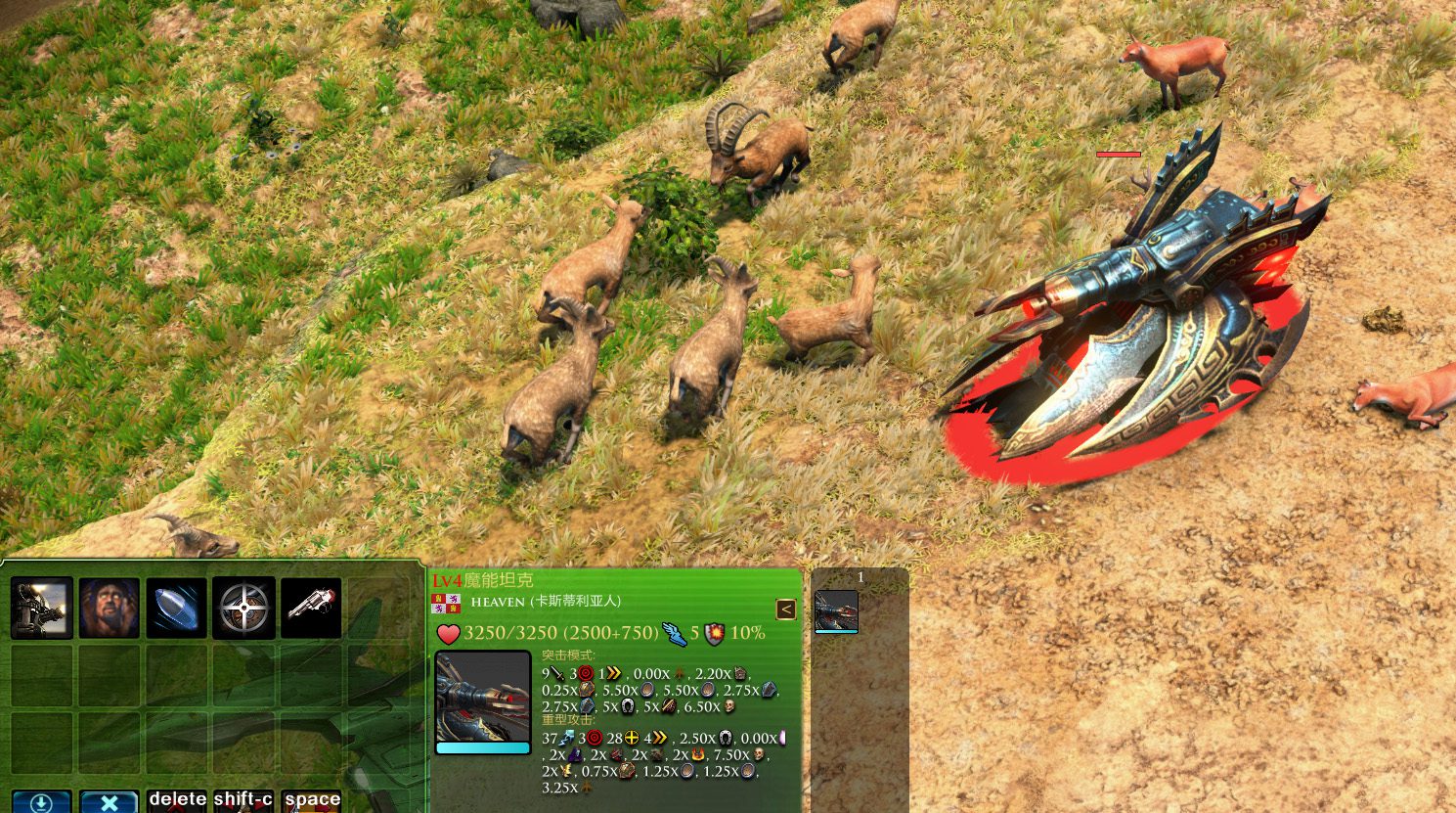Activate the machine gun turret command
The width and height of the screenshot is (1456, 813).
tap(42, 608)
